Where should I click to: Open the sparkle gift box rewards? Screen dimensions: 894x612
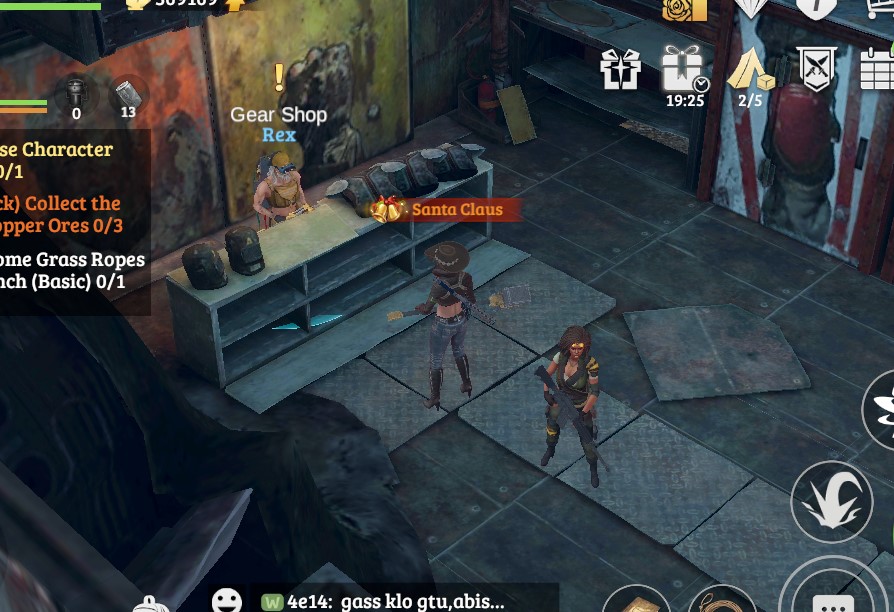(620, 70)
